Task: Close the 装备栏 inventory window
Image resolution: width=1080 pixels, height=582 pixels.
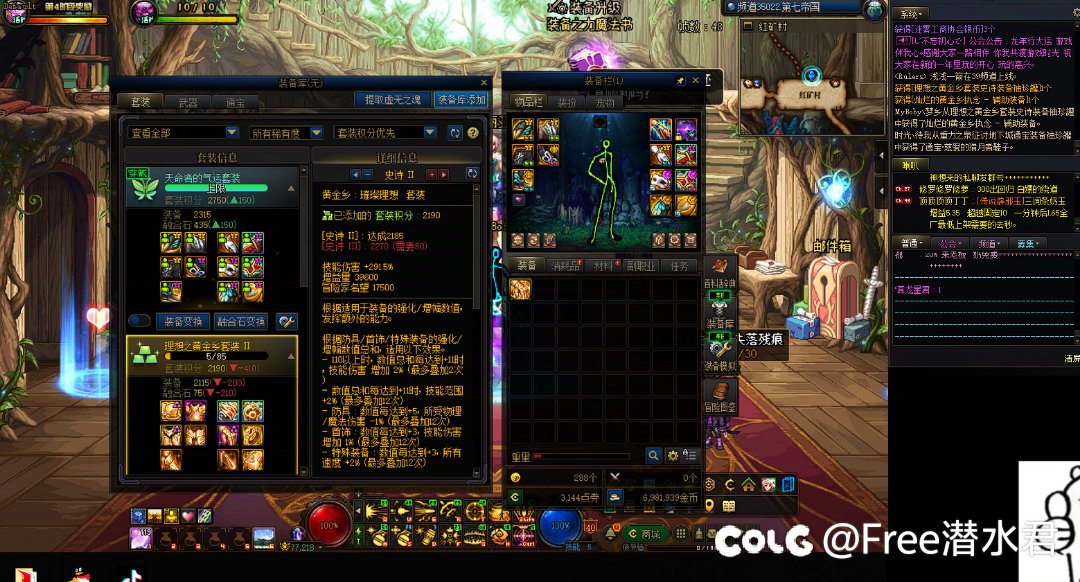Action: click(697, 80)
